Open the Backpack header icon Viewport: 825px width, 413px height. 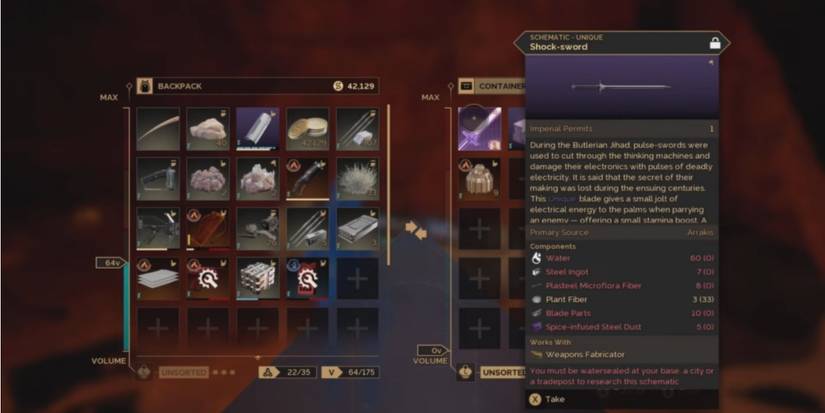143,86
